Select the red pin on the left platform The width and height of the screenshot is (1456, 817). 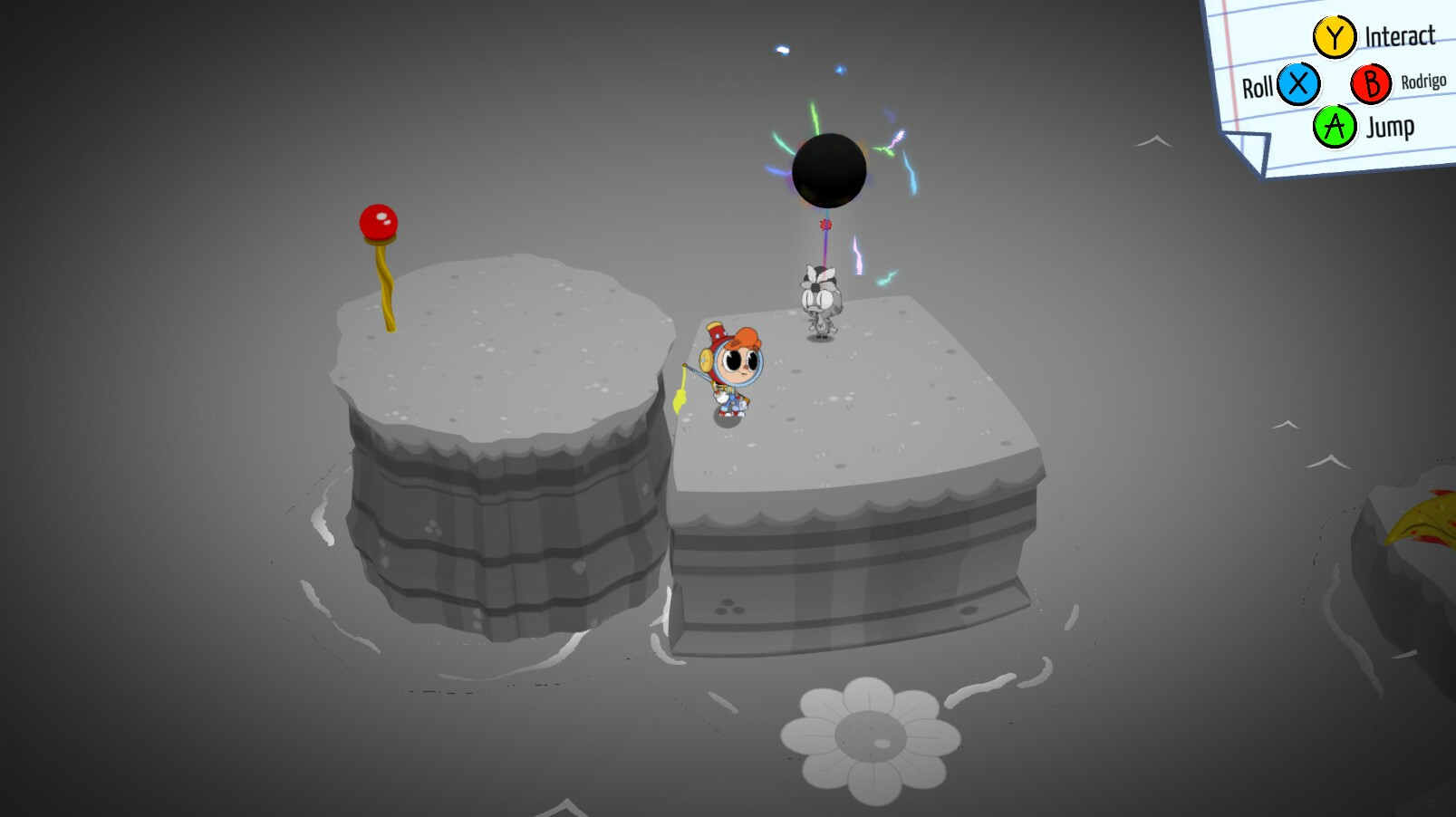coord(379,220)
